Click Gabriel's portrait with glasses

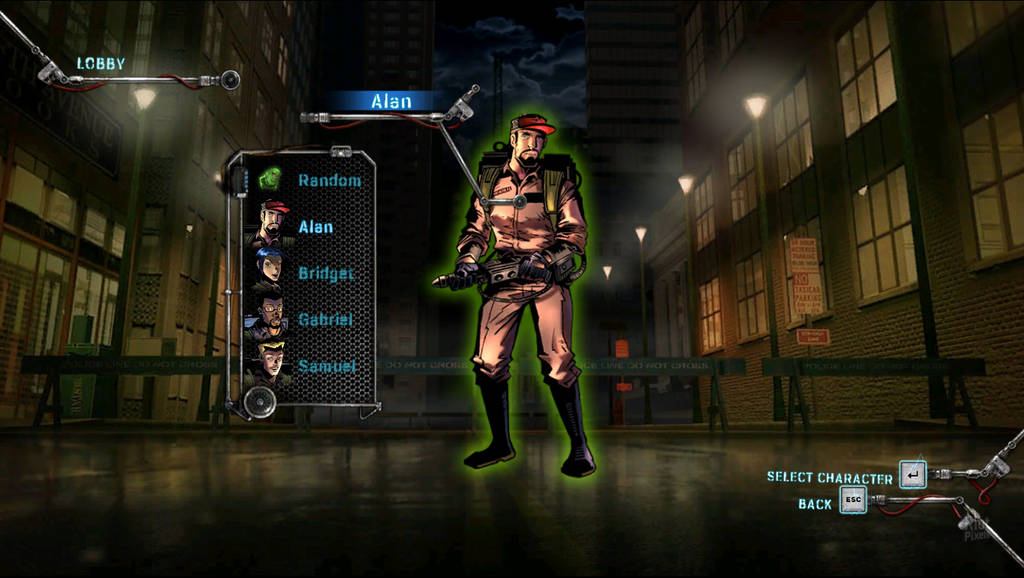coord(270,315)
